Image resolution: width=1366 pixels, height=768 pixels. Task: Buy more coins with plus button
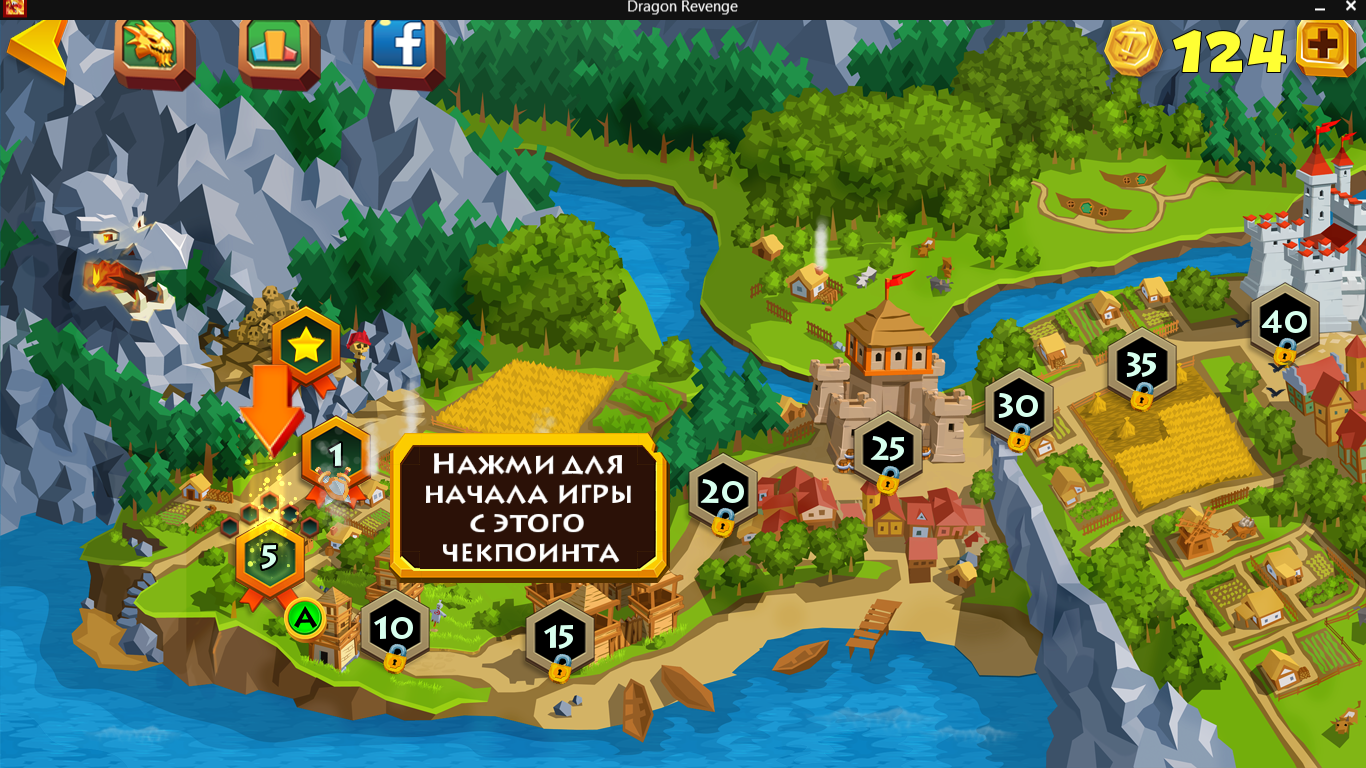click(x=1325, y=48)
